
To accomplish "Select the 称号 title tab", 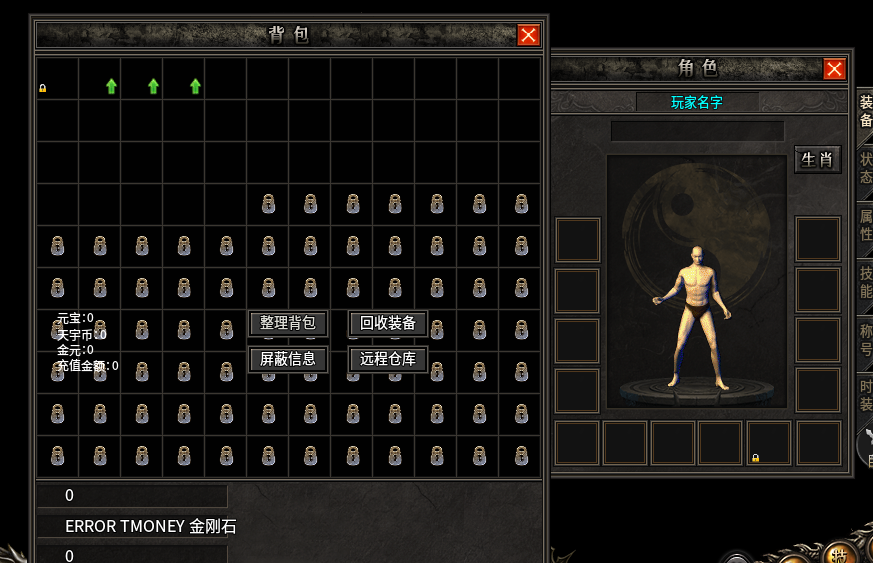I will pyautogui.click(x=865, y=338).
